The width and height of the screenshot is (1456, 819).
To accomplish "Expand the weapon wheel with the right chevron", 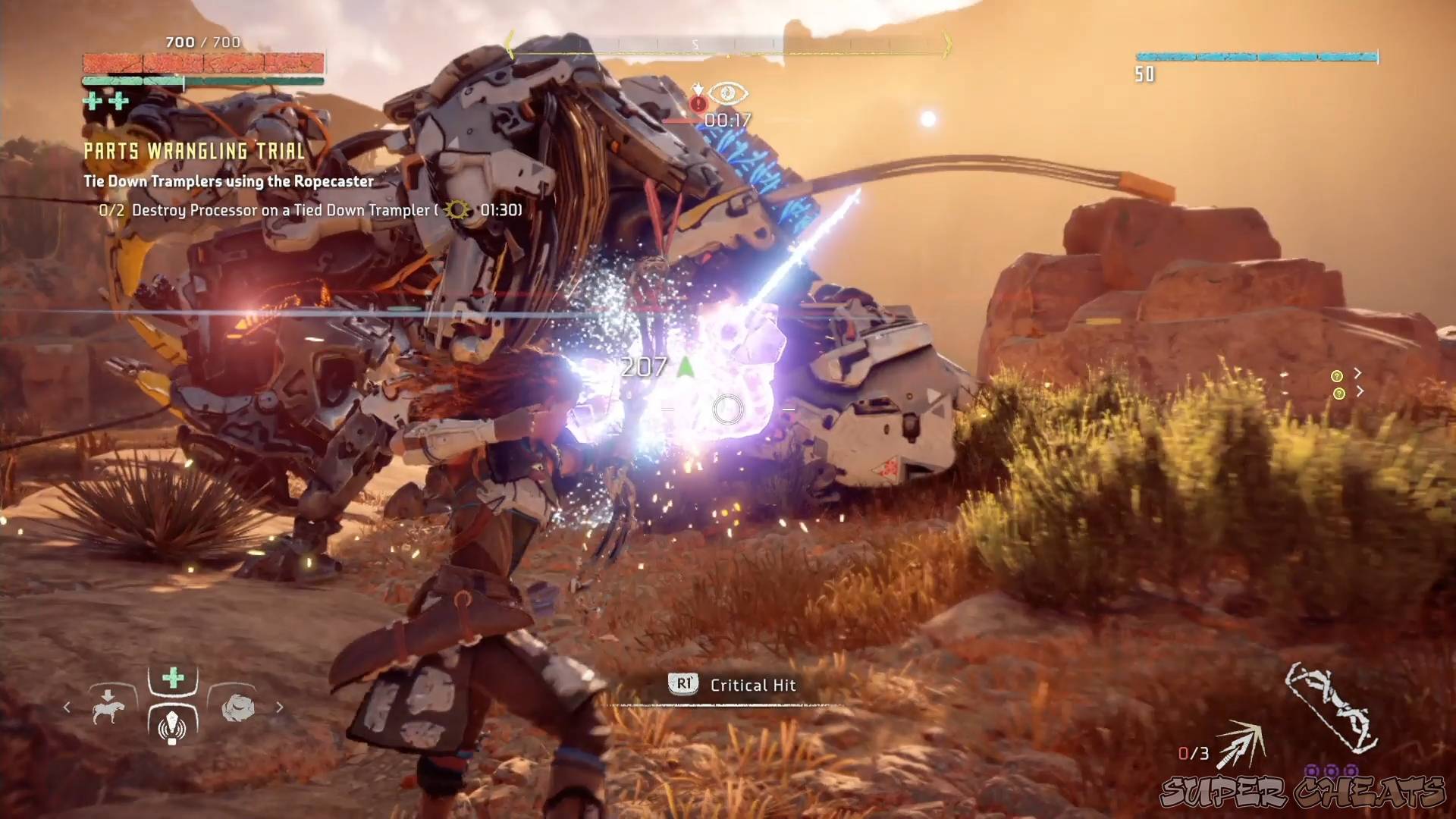I will pyautogui.click(x=280, y=708).
